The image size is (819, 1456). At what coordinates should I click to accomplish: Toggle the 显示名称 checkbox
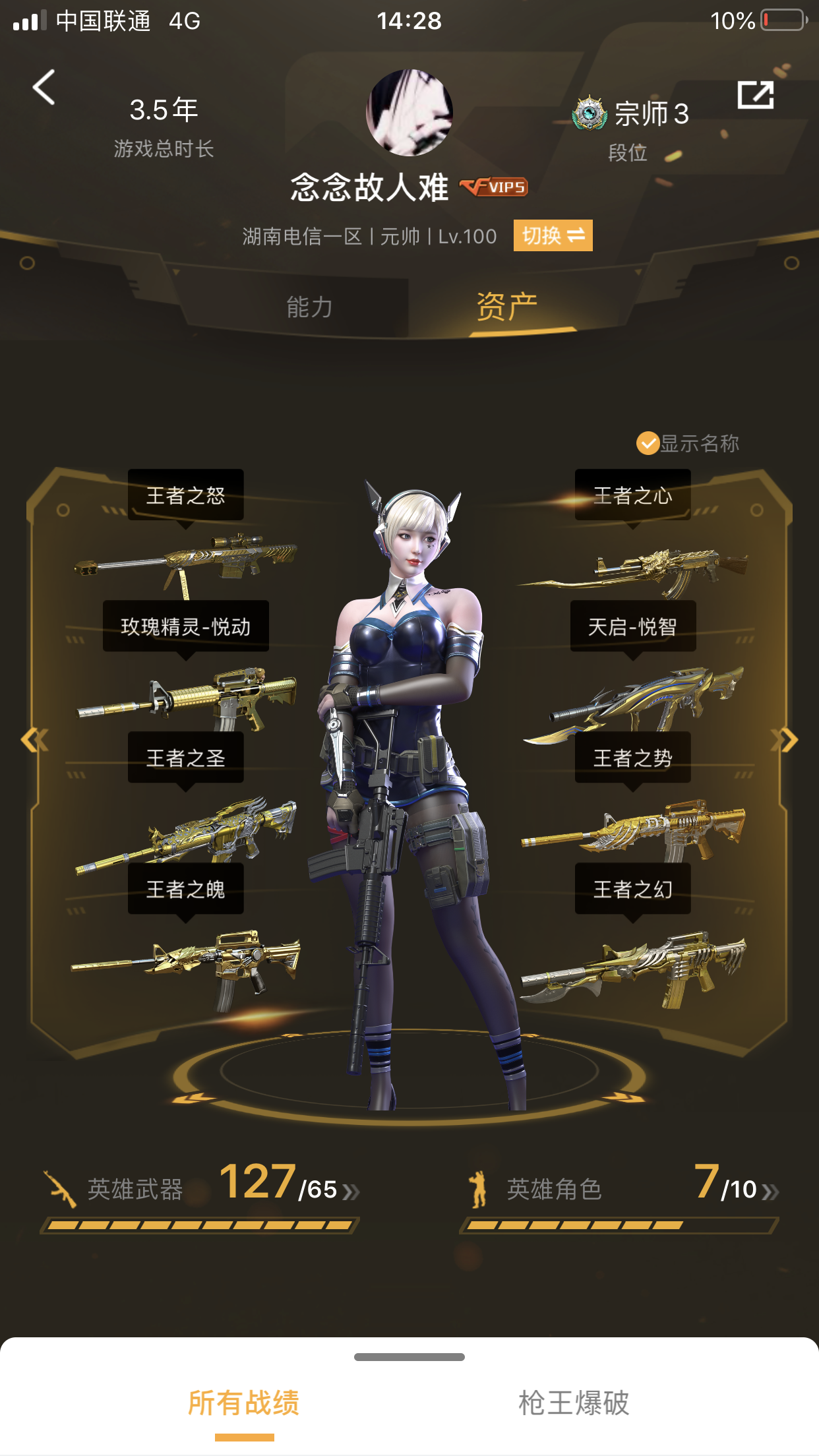(x=648, y=444)
